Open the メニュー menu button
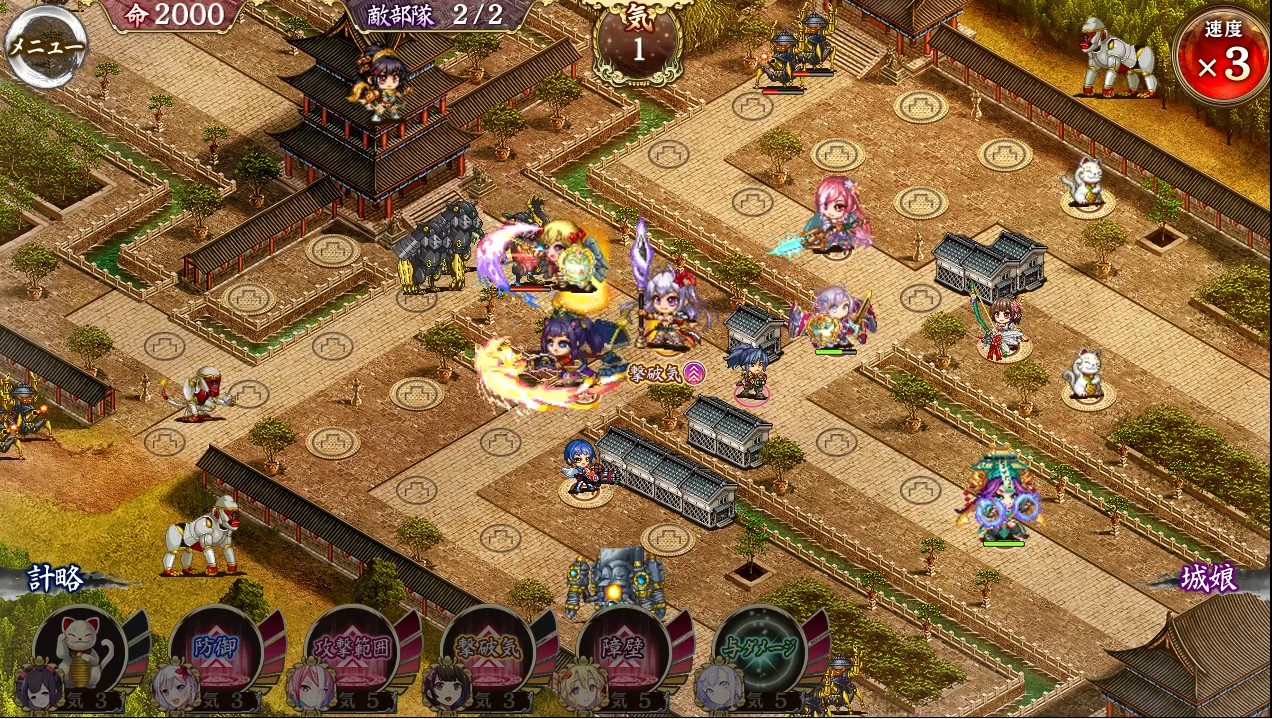The width and height of the screenshot is (1272, 719). pos(44,45)
